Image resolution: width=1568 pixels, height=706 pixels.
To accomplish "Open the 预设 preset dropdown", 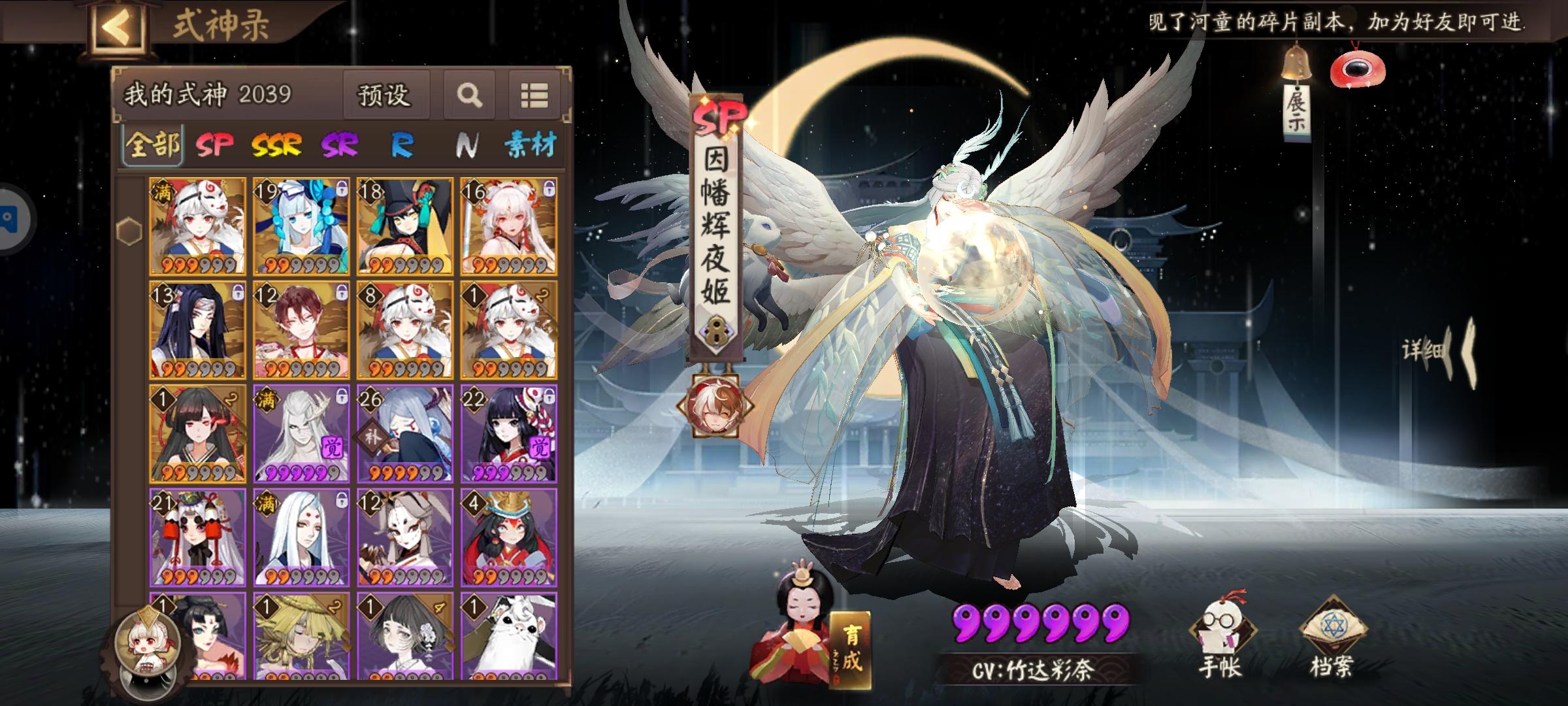I will [385, 94].
